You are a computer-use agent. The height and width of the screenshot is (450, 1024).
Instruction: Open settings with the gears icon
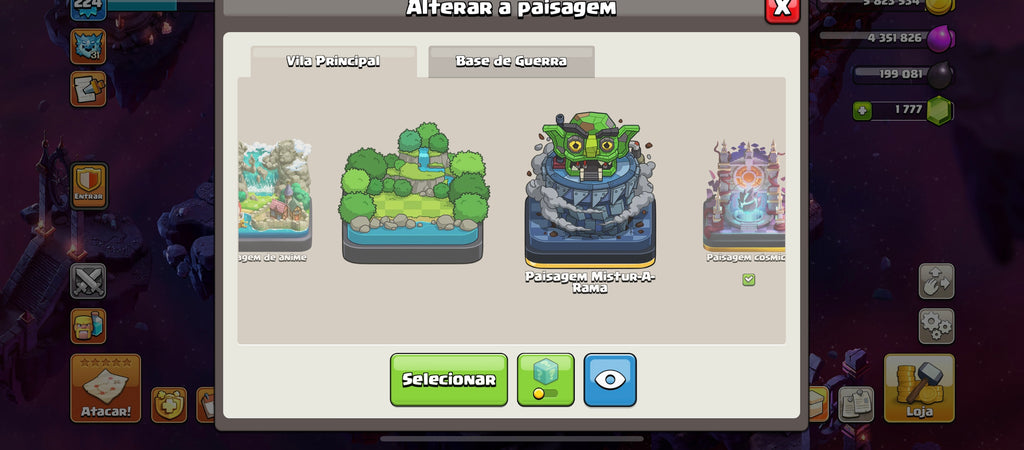coord(936,326)
